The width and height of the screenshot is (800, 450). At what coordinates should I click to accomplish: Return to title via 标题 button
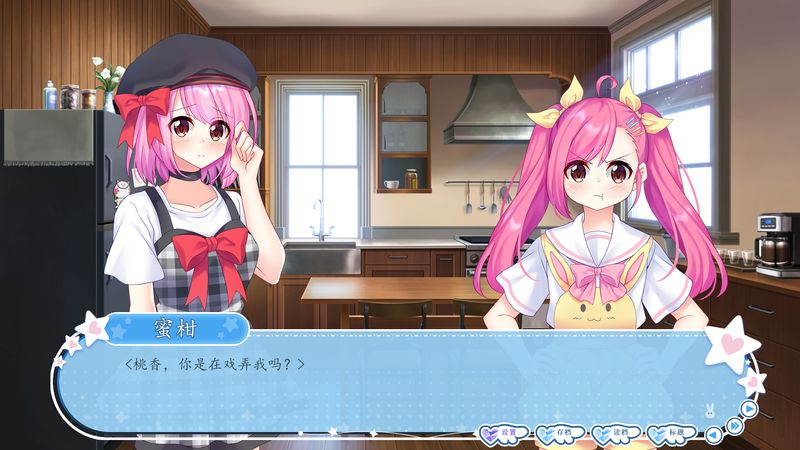click(x=672, y=433)
